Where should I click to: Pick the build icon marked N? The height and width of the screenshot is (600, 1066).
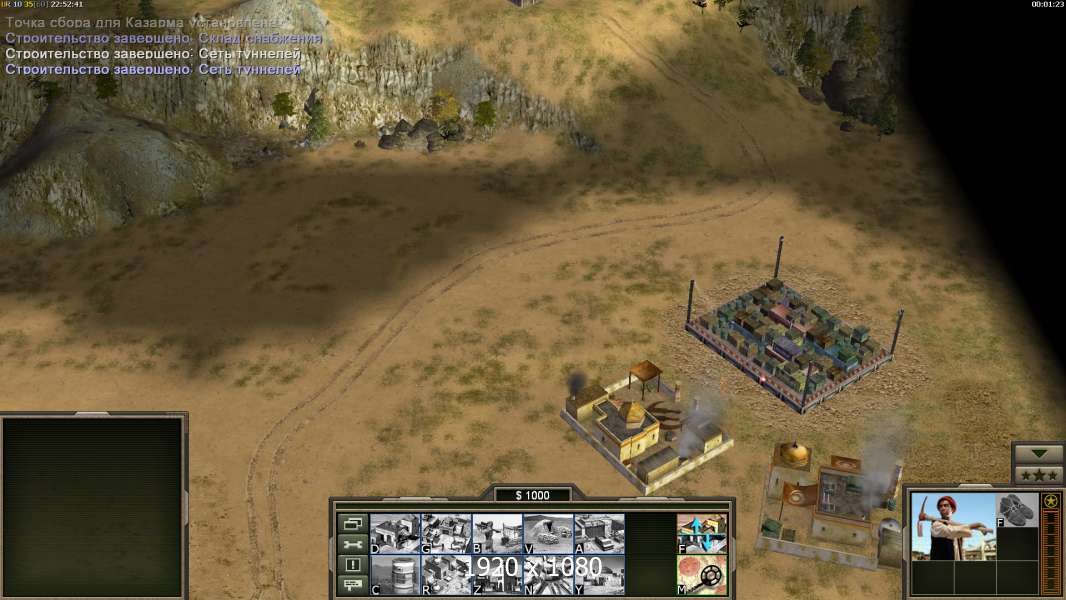coord(548,574)
